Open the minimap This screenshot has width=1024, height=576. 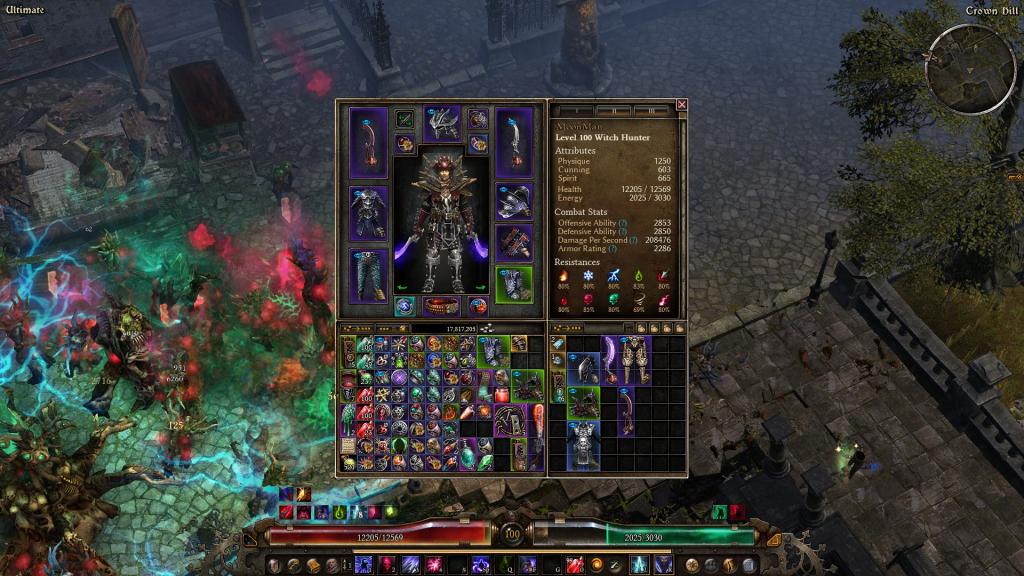[957, 67]
